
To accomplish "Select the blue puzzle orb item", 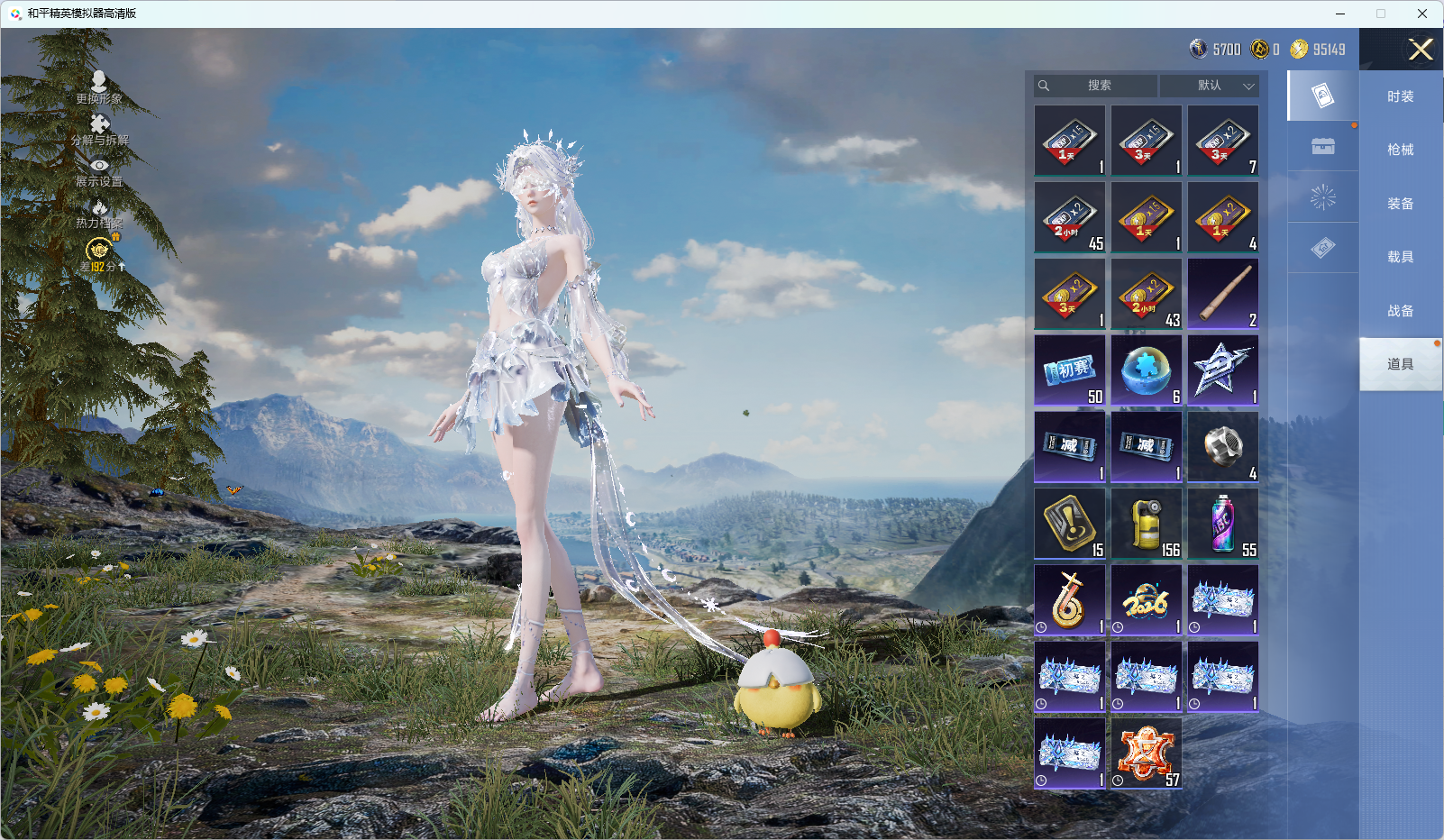I will pyautogui.click(x=1147, y=370).
